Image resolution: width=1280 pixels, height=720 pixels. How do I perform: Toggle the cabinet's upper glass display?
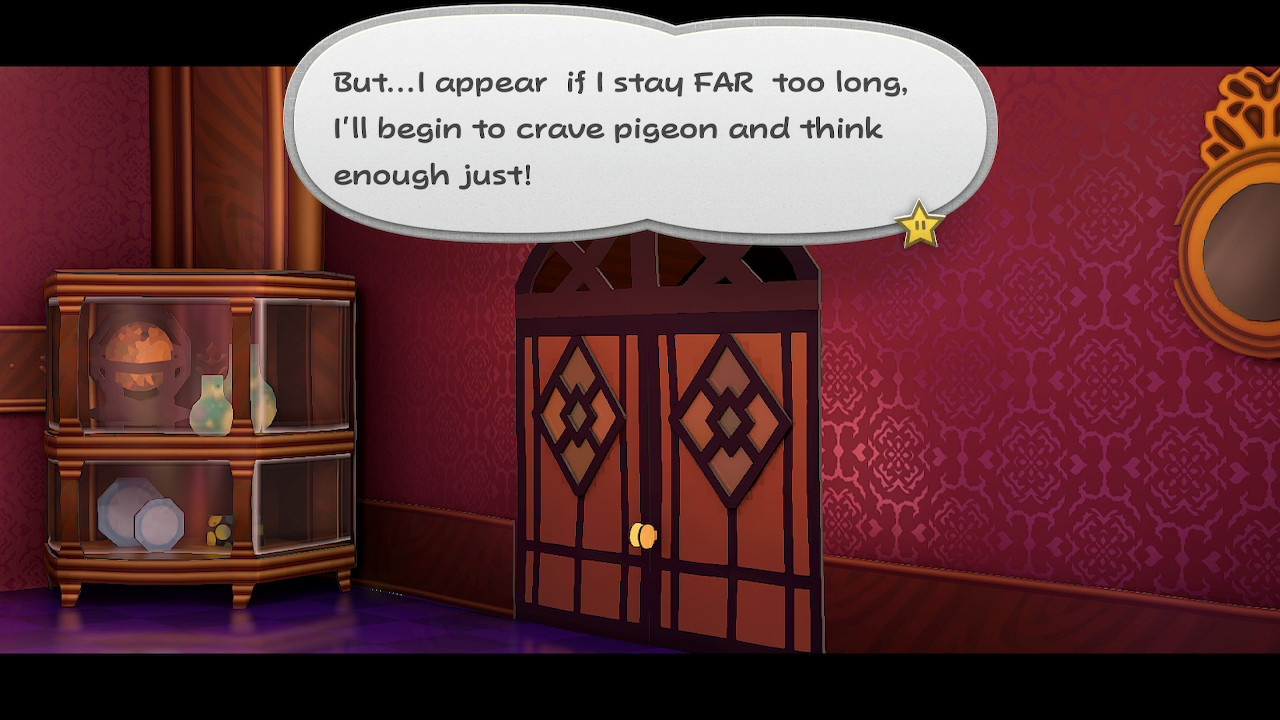click(x=150, y=370)
